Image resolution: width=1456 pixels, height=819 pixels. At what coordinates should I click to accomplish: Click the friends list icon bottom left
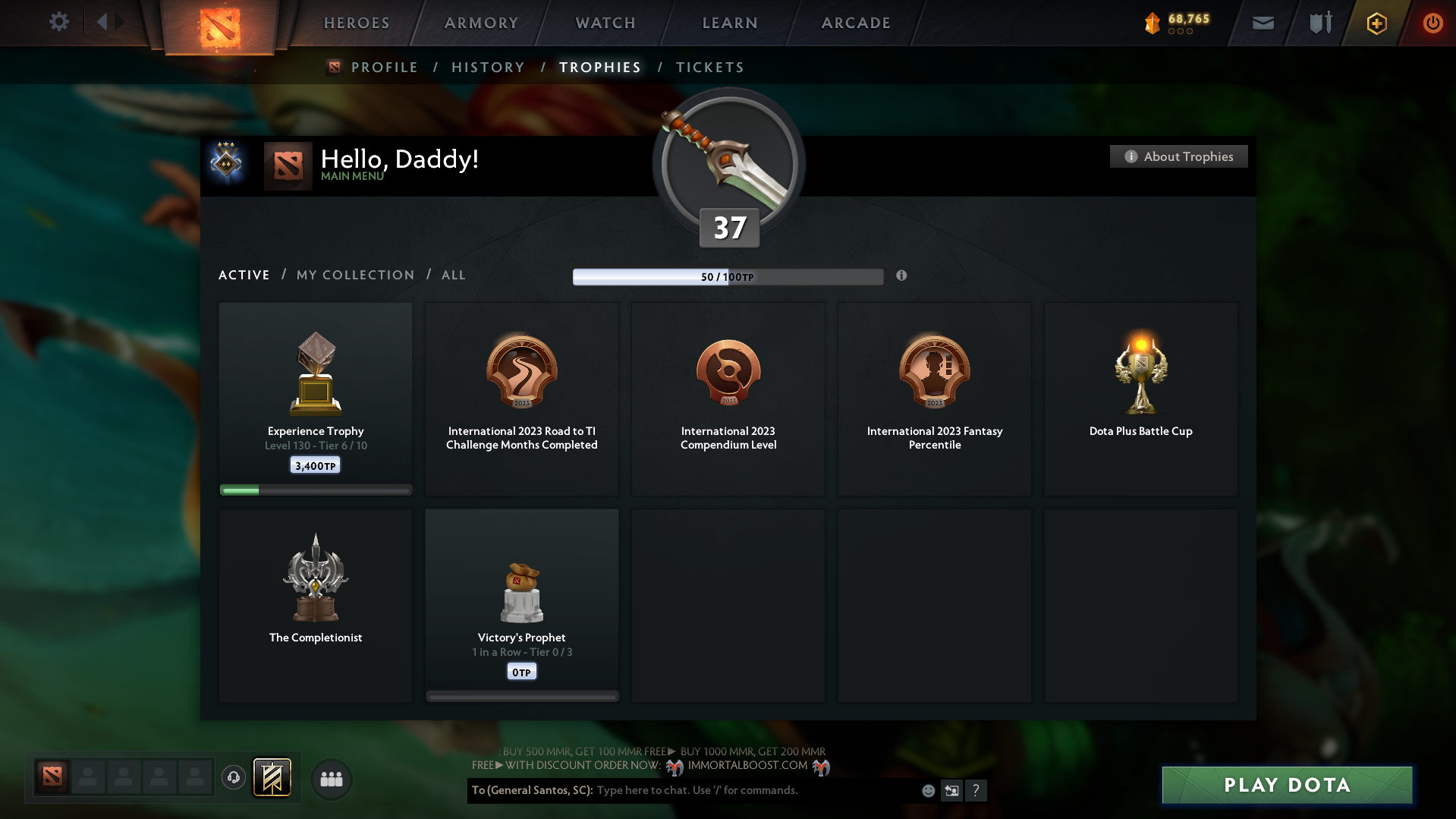click(x=331, y=779)
